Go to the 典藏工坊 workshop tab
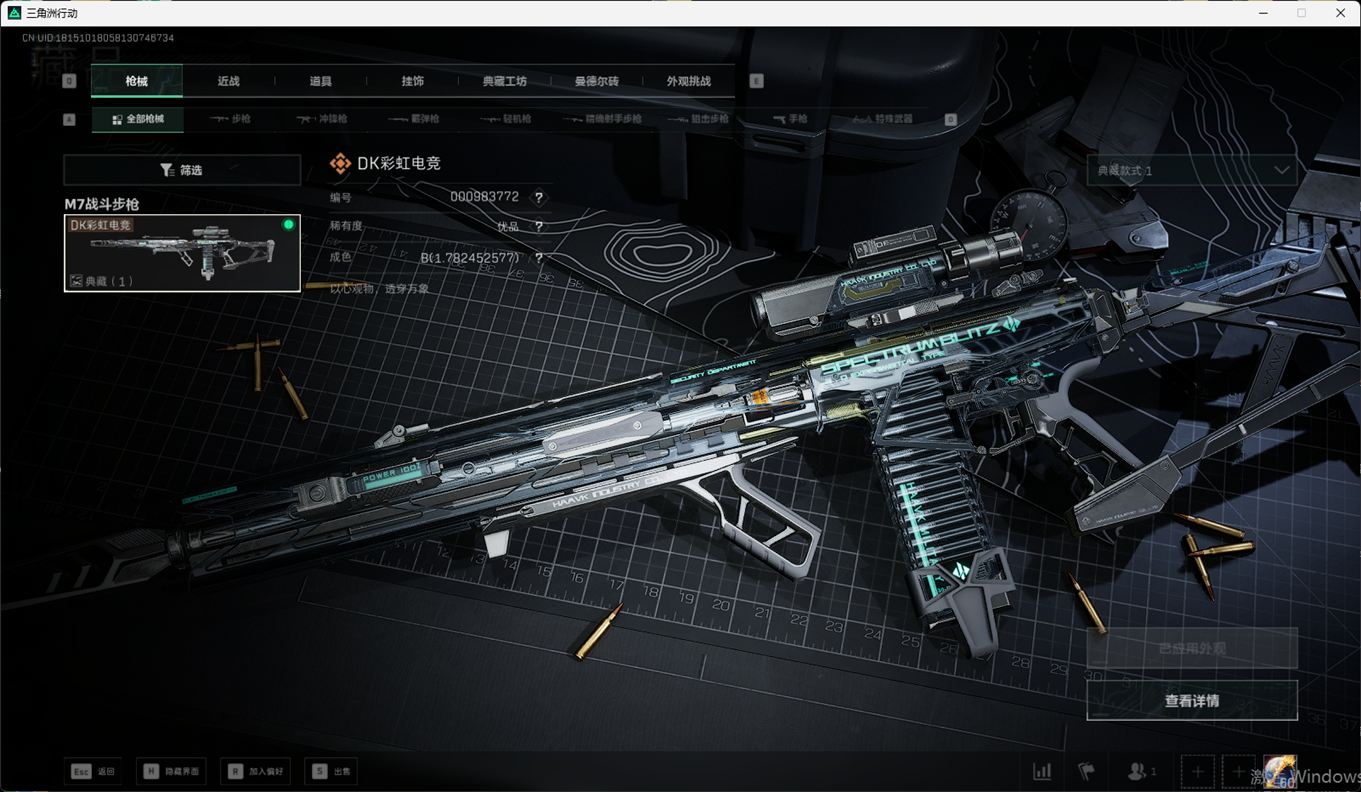The image size is (1361, 792). pyautogui.click(x=504, y=81)
